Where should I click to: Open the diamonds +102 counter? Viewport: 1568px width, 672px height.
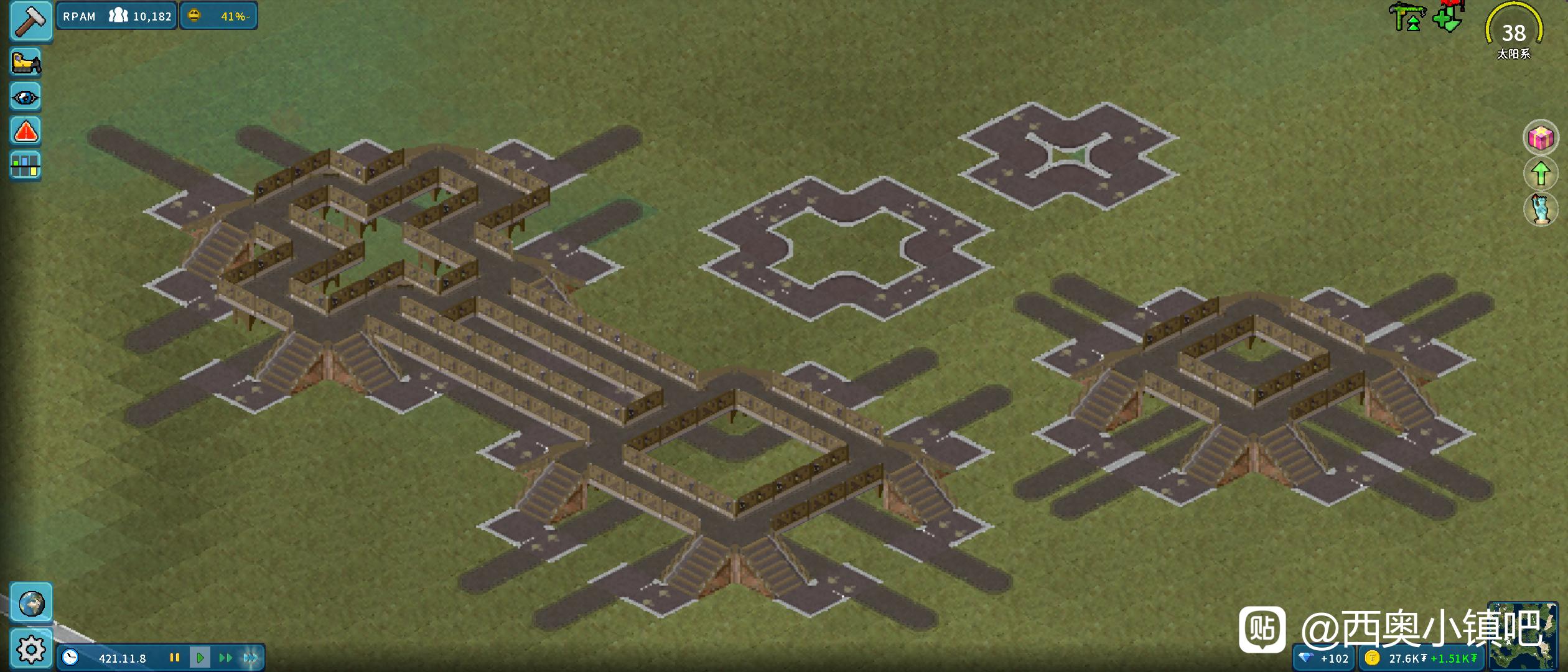[1325, 658]
